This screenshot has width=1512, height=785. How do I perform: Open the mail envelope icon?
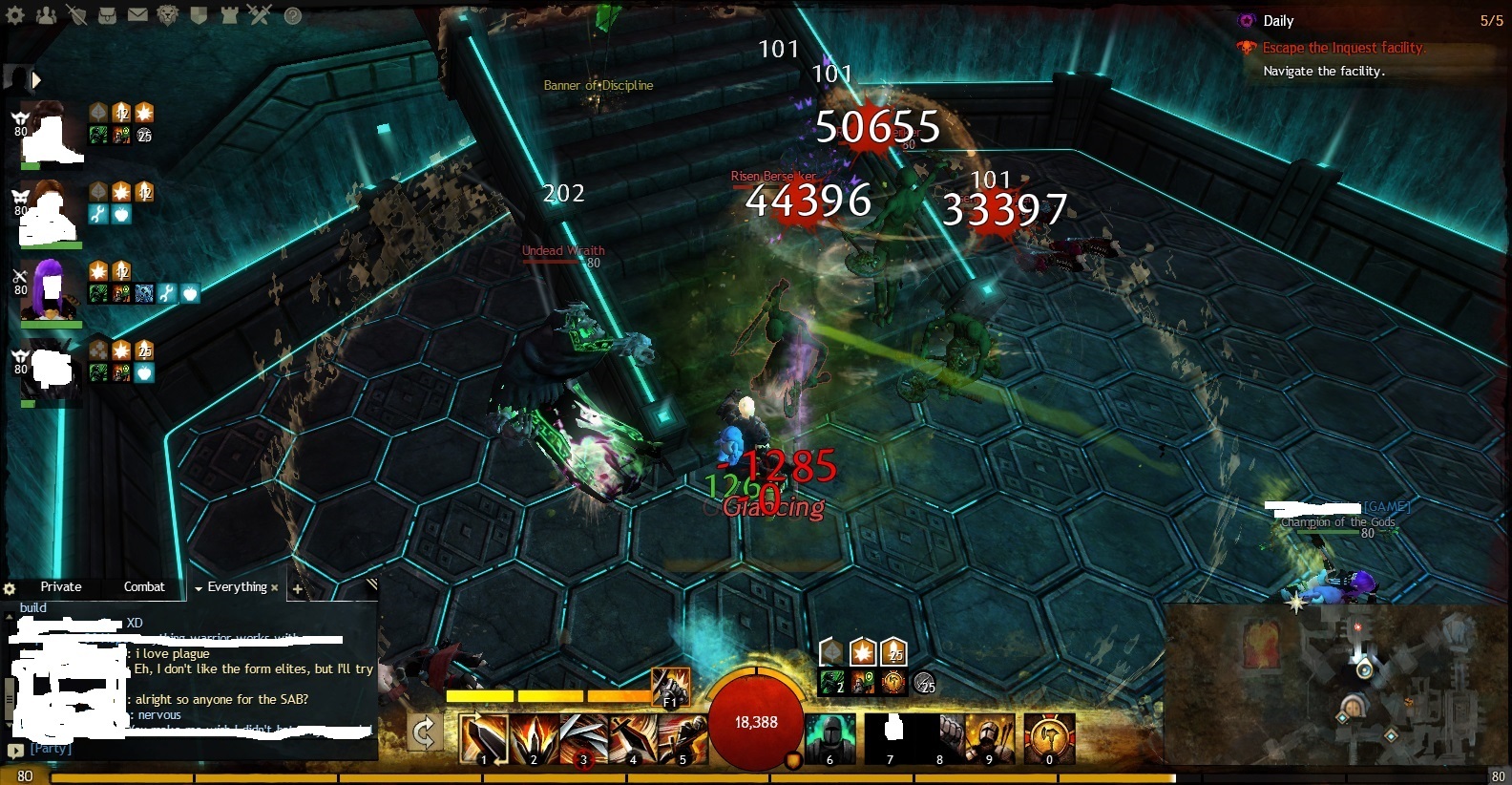tap(137, 15)
